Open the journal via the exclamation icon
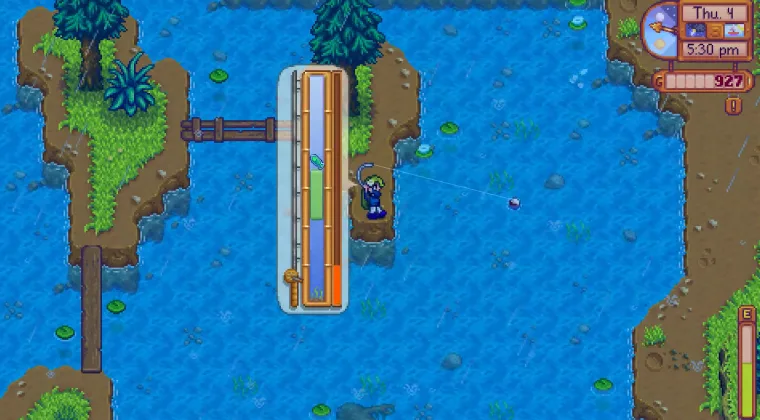760x420 pixels. [734, 105]
